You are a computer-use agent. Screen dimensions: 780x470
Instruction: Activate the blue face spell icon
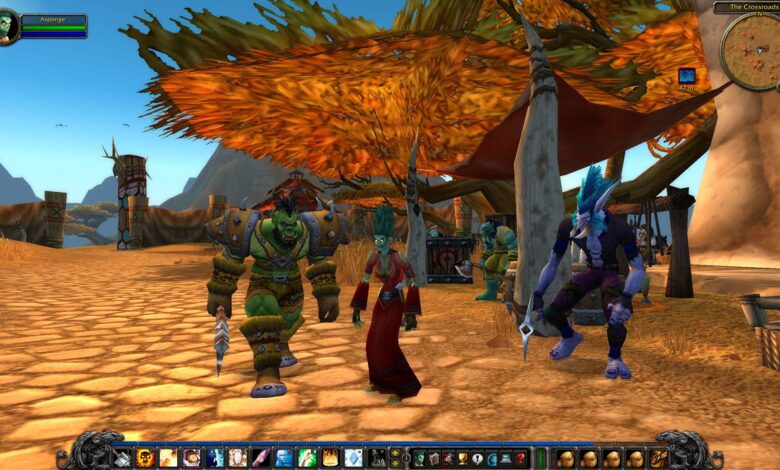(282, 458)
